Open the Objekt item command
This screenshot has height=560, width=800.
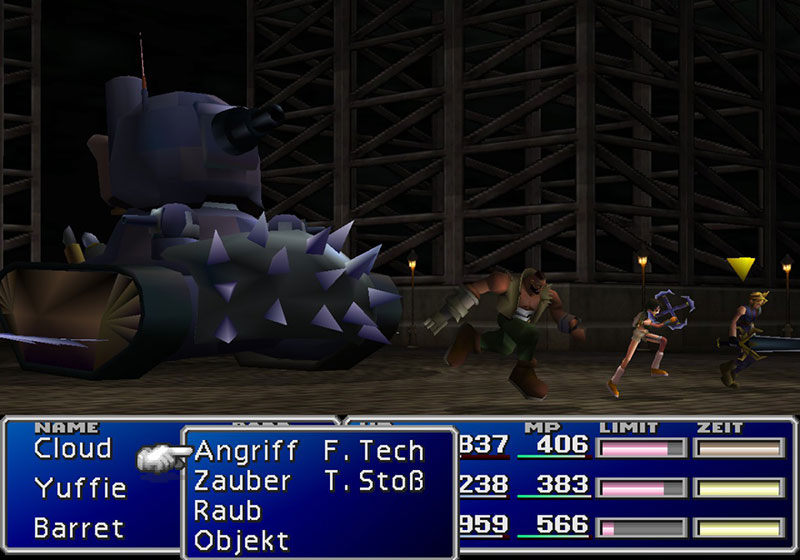tap(241, 541)
